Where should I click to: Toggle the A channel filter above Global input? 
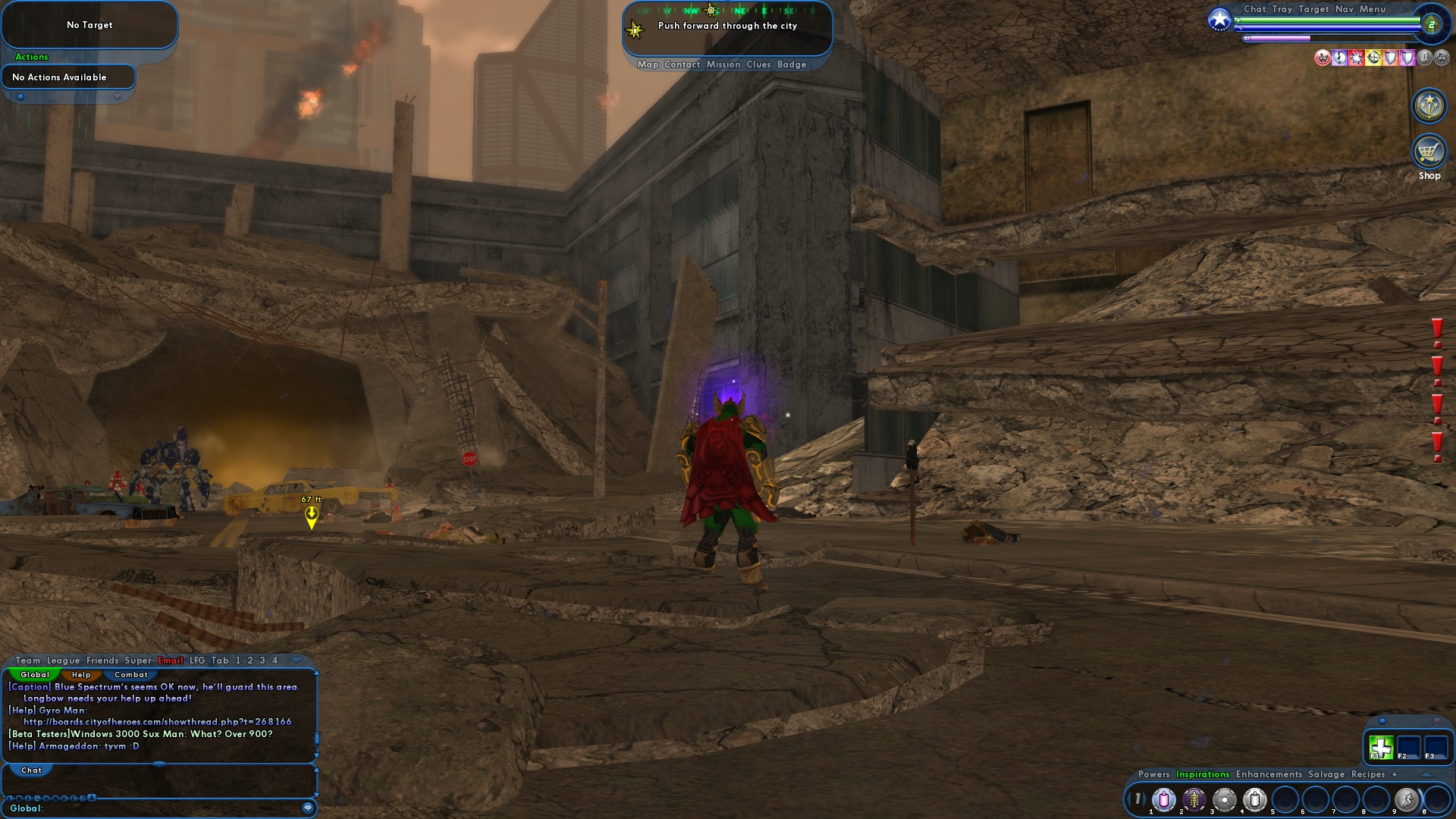click(x=91, y=797)
